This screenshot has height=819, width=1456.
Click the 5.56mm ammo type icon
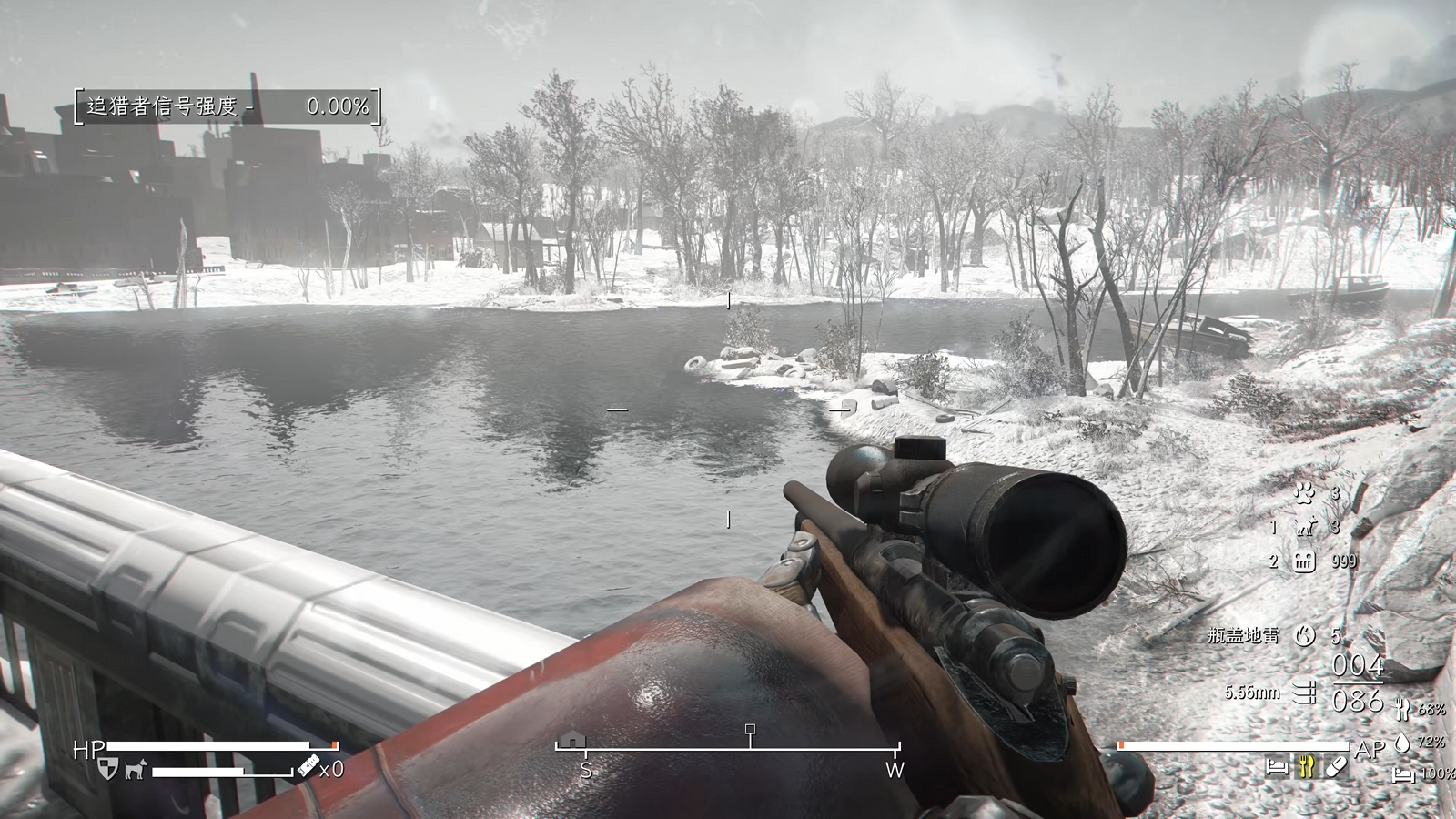(1305, 693)
